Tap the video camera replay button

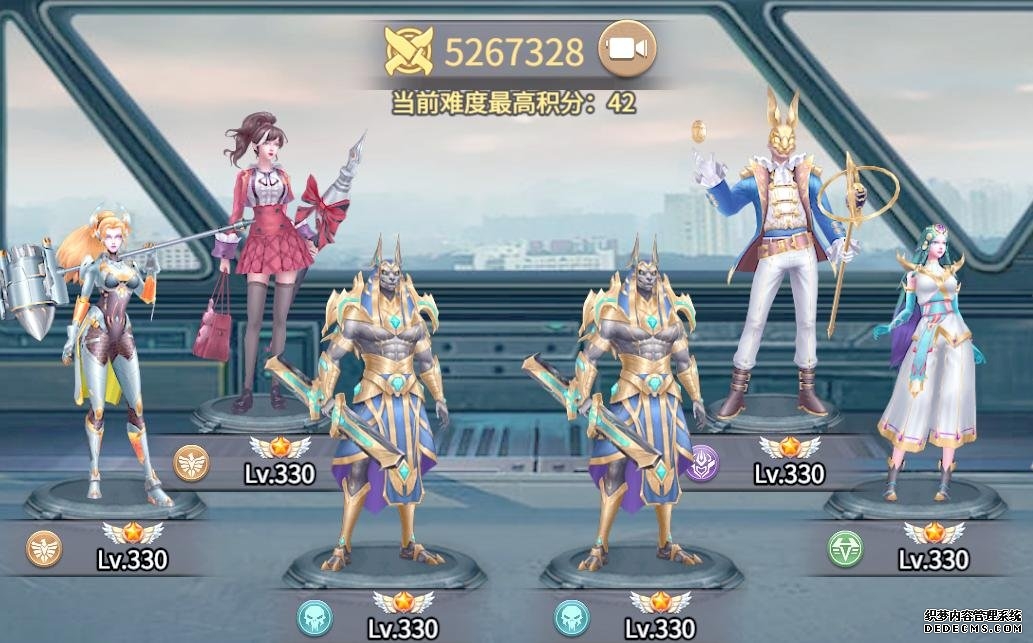click(627, 48)
